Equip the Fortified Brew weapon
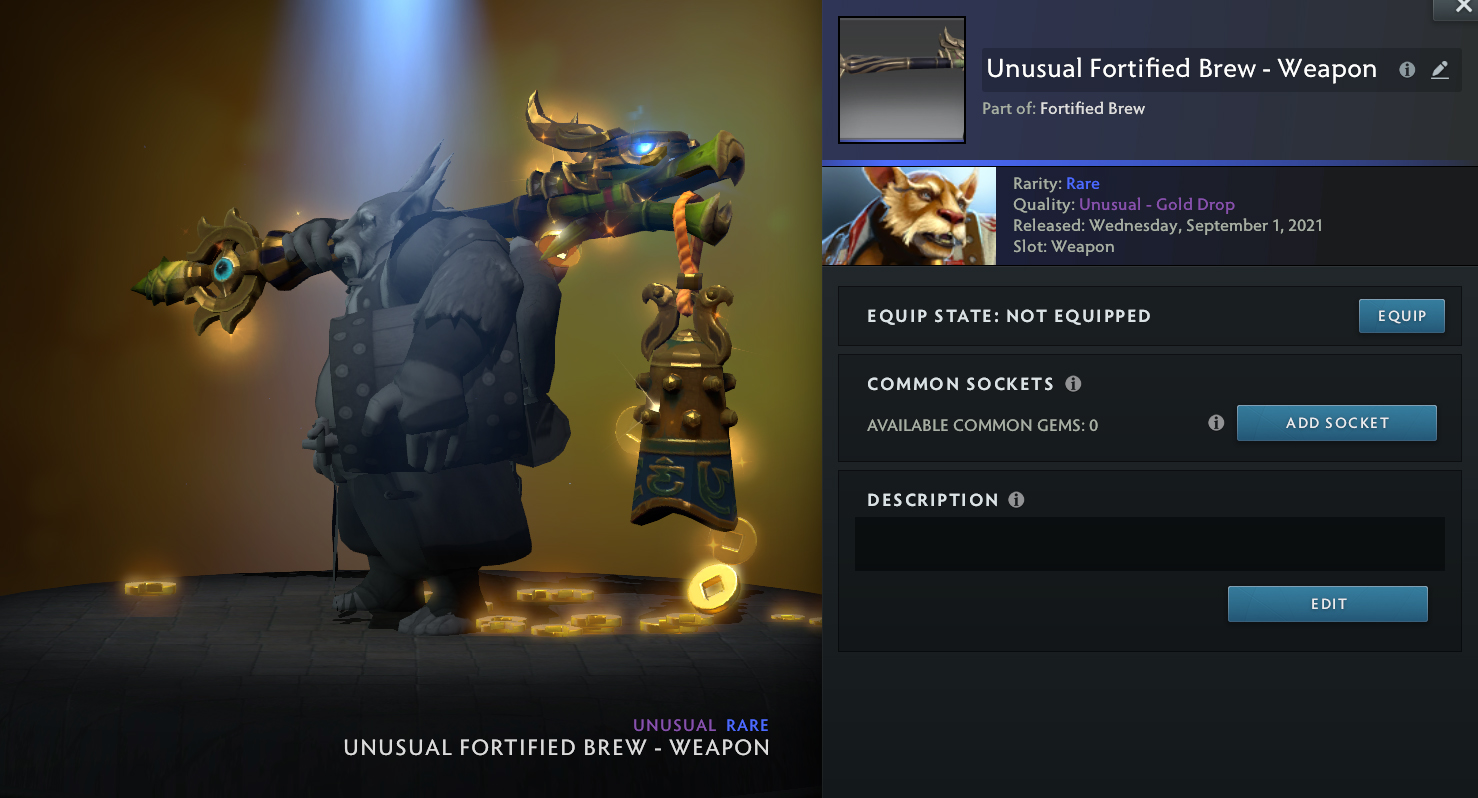1478x798 pixels. (x=1401, y=316)
